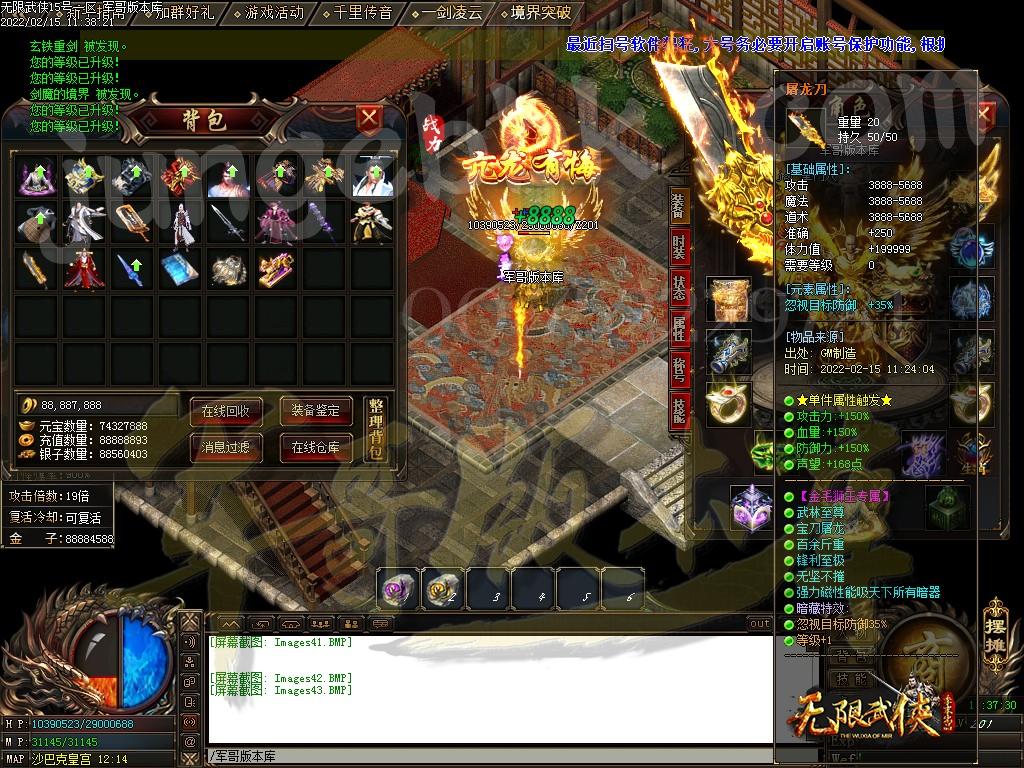
Task: Select the golden ring equipment slot
Action: tap(727, 400)
